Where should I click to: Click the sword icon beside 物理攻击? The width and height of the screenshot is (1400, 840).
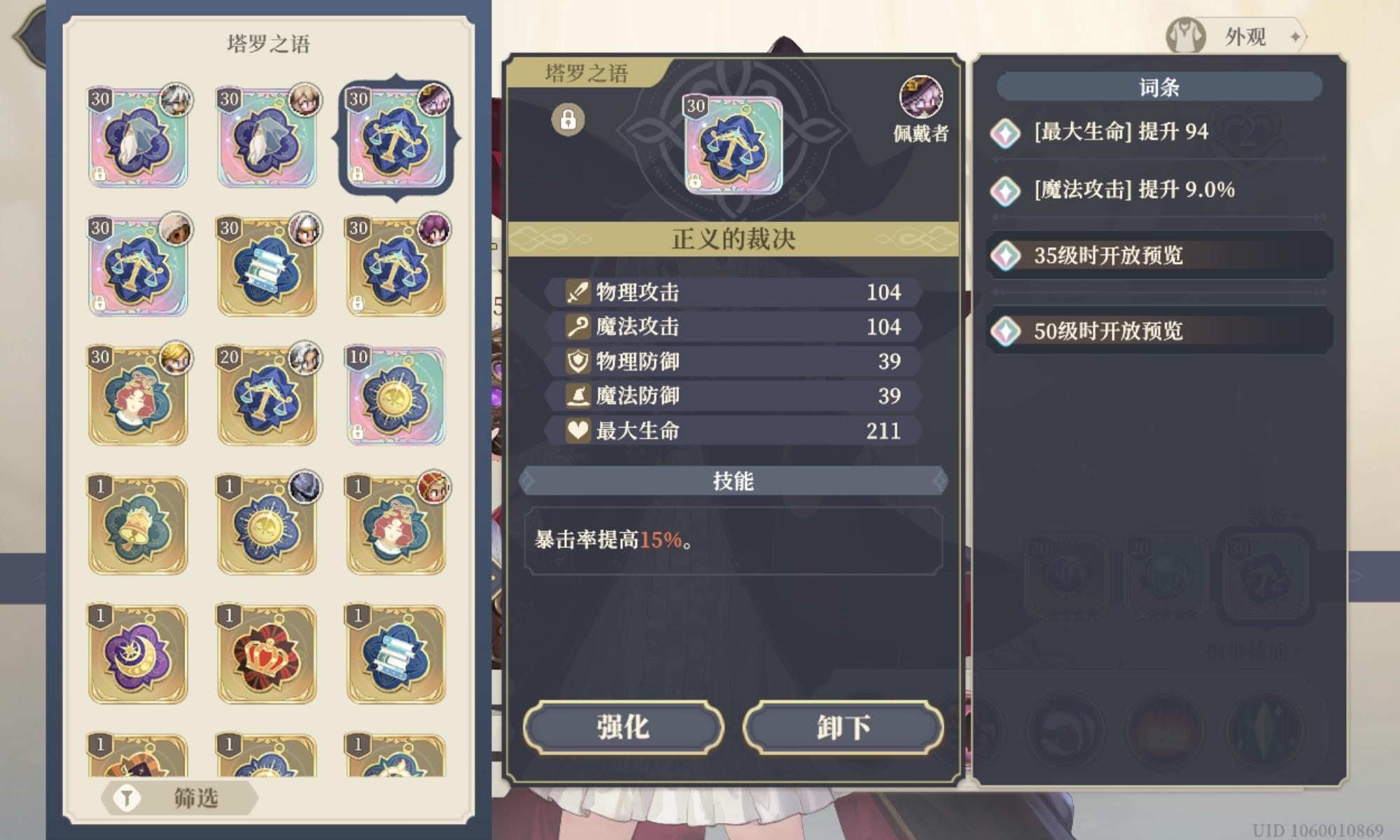point(577,293)
